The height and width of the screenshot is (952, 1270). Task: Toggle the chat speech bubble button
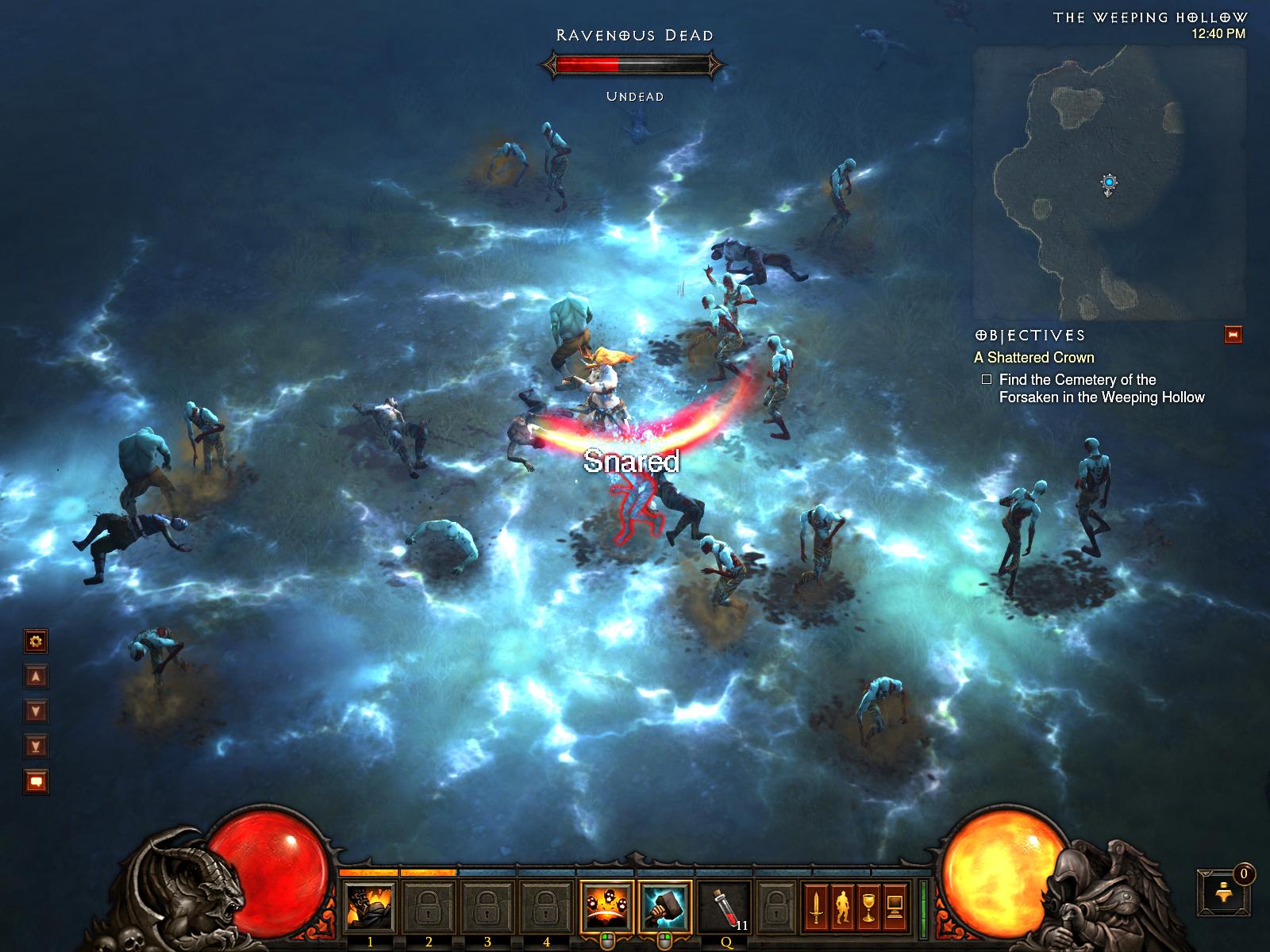click(36, 782)
